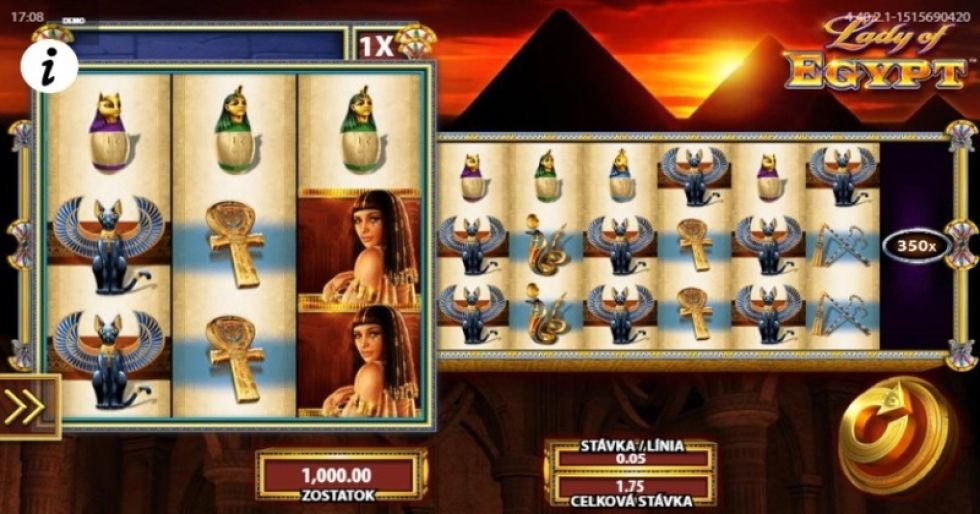Expand the double-arrow side panel

[x=26, y=406]
